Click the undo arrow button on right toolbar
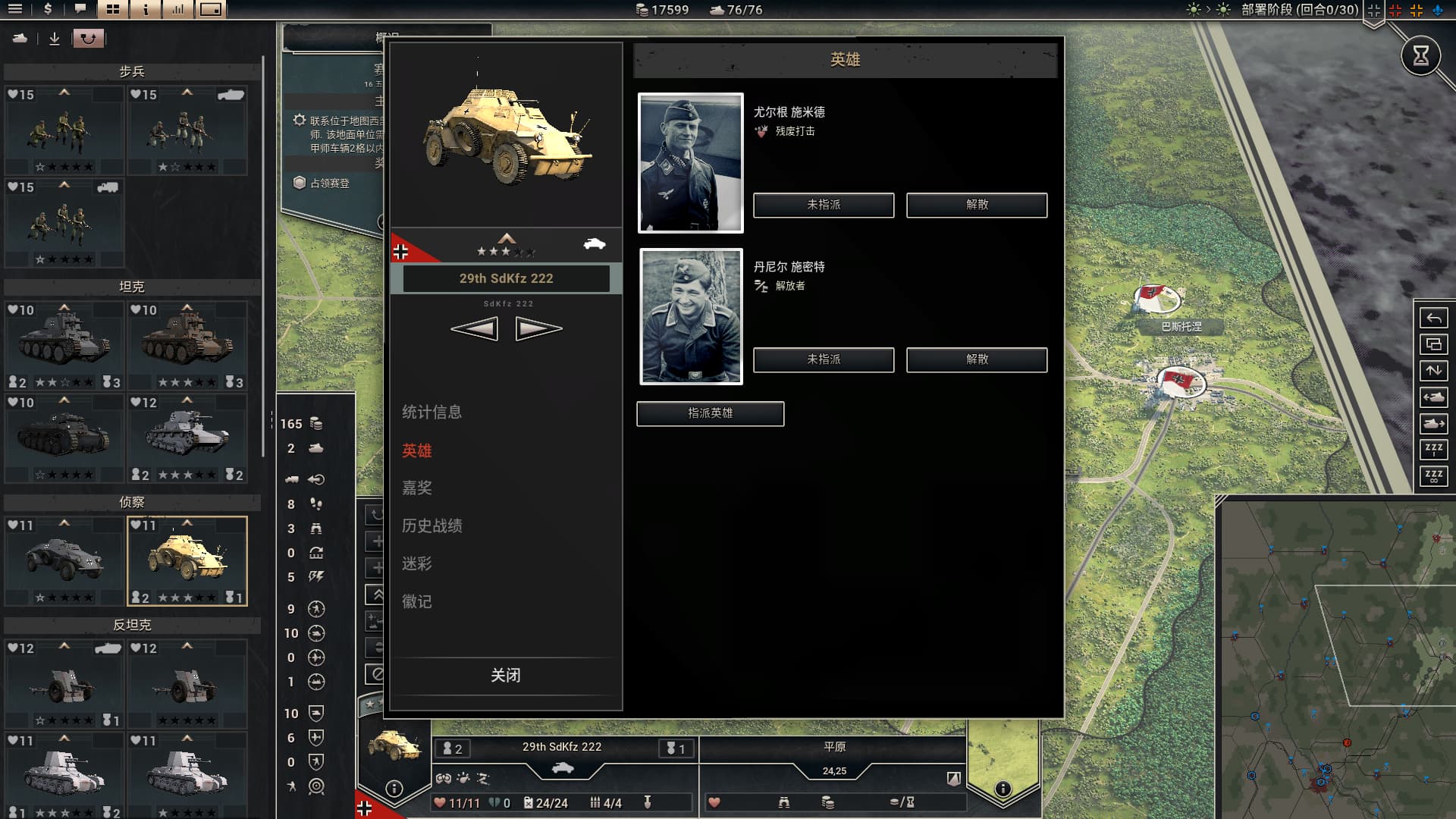The height and width of the screenshot is (819, 1456). (1433, 318)
